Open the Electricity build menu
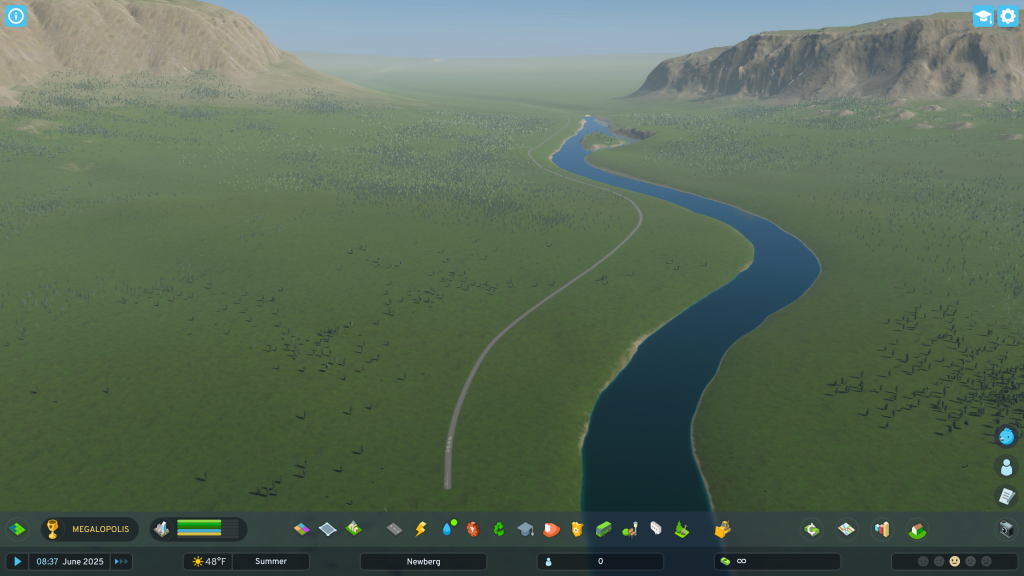This screenshot has height=576, width=1024. tap(420, 529)
